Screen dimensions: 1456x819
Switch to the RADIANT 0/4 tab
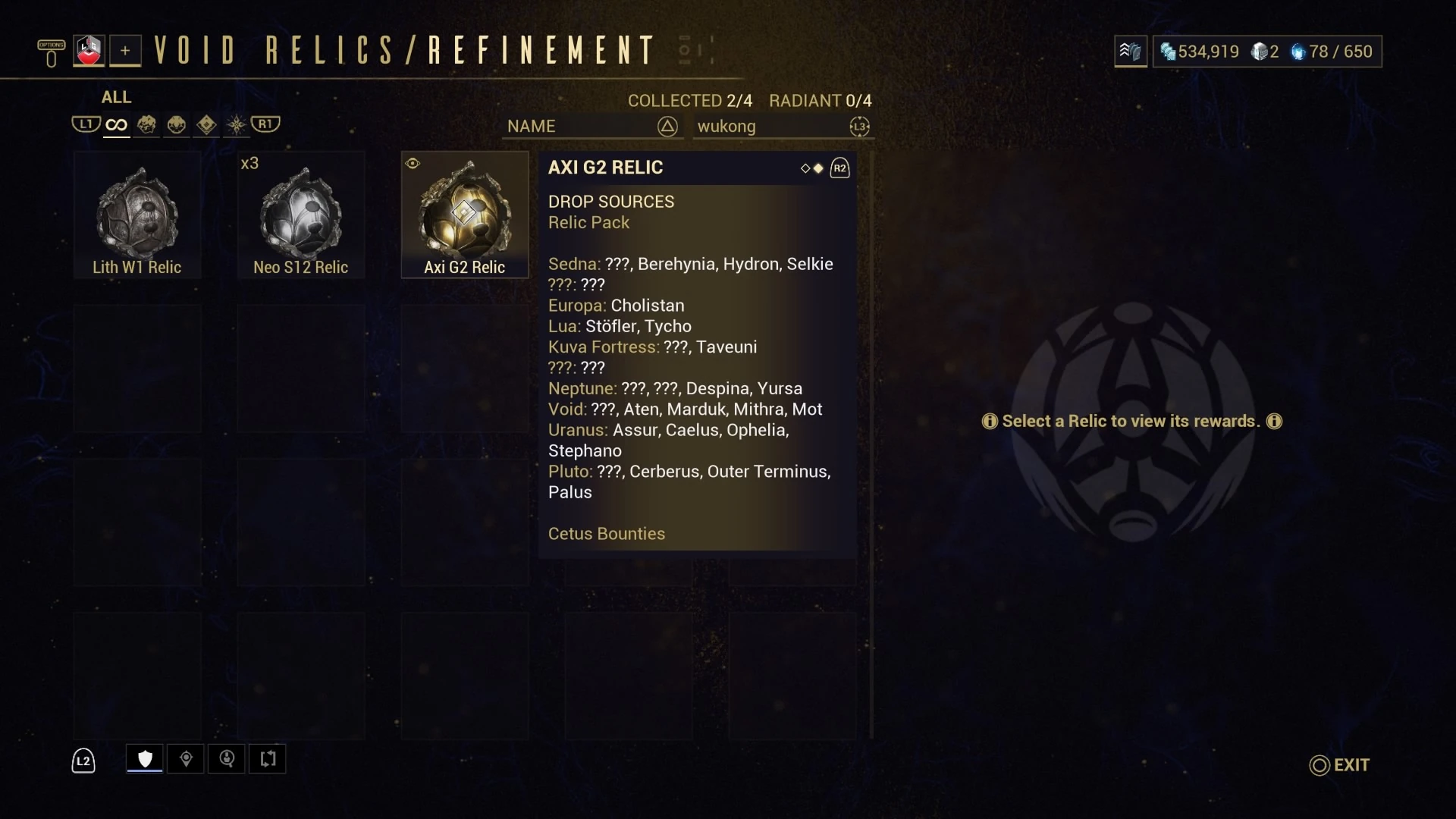(821, 99)
